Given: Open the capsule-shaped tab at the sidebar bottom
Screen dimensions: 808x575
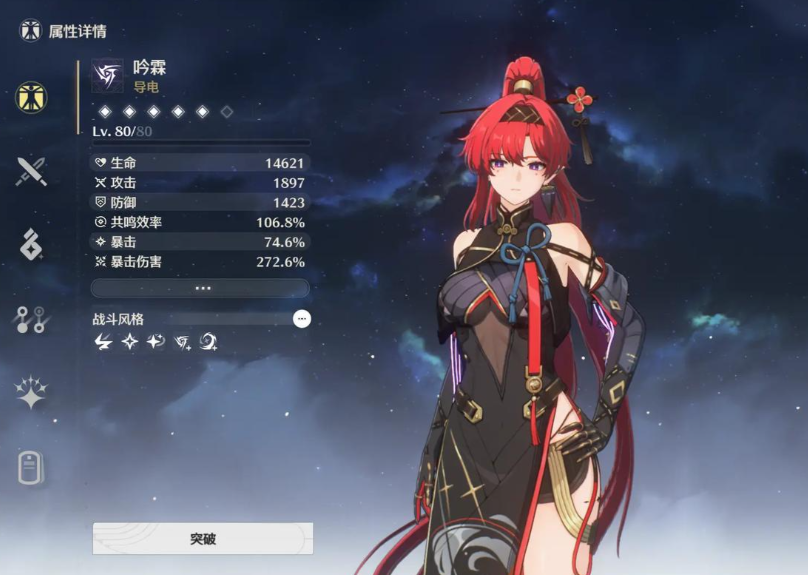Looking at the screenshot, I should (x=31, y=467).
